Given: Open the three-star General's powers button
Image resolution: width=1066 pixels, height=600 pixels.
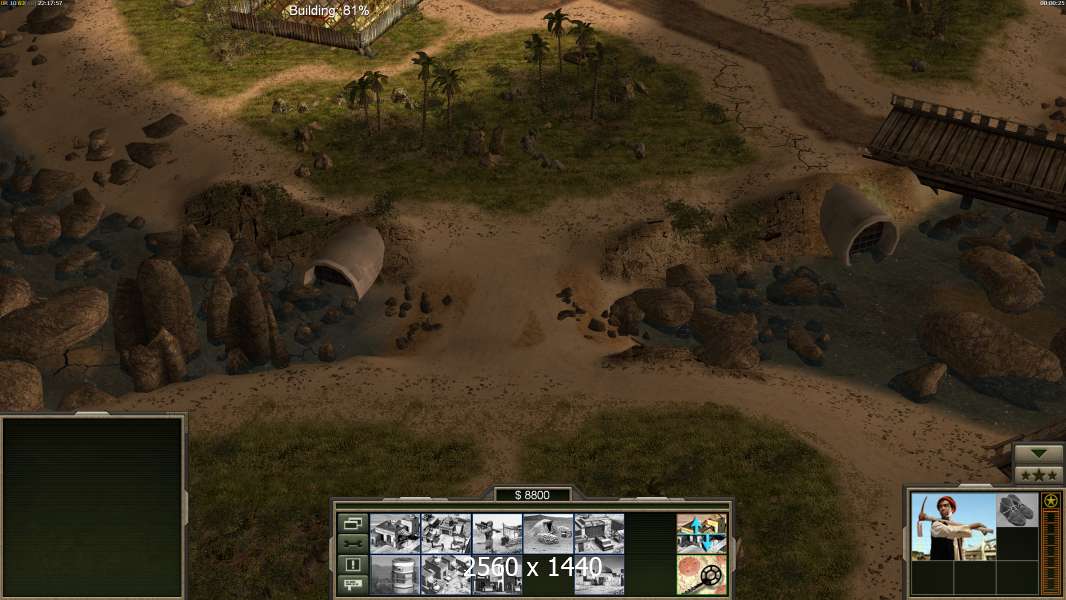Looking at the screenshot, I should [1039, 474].
